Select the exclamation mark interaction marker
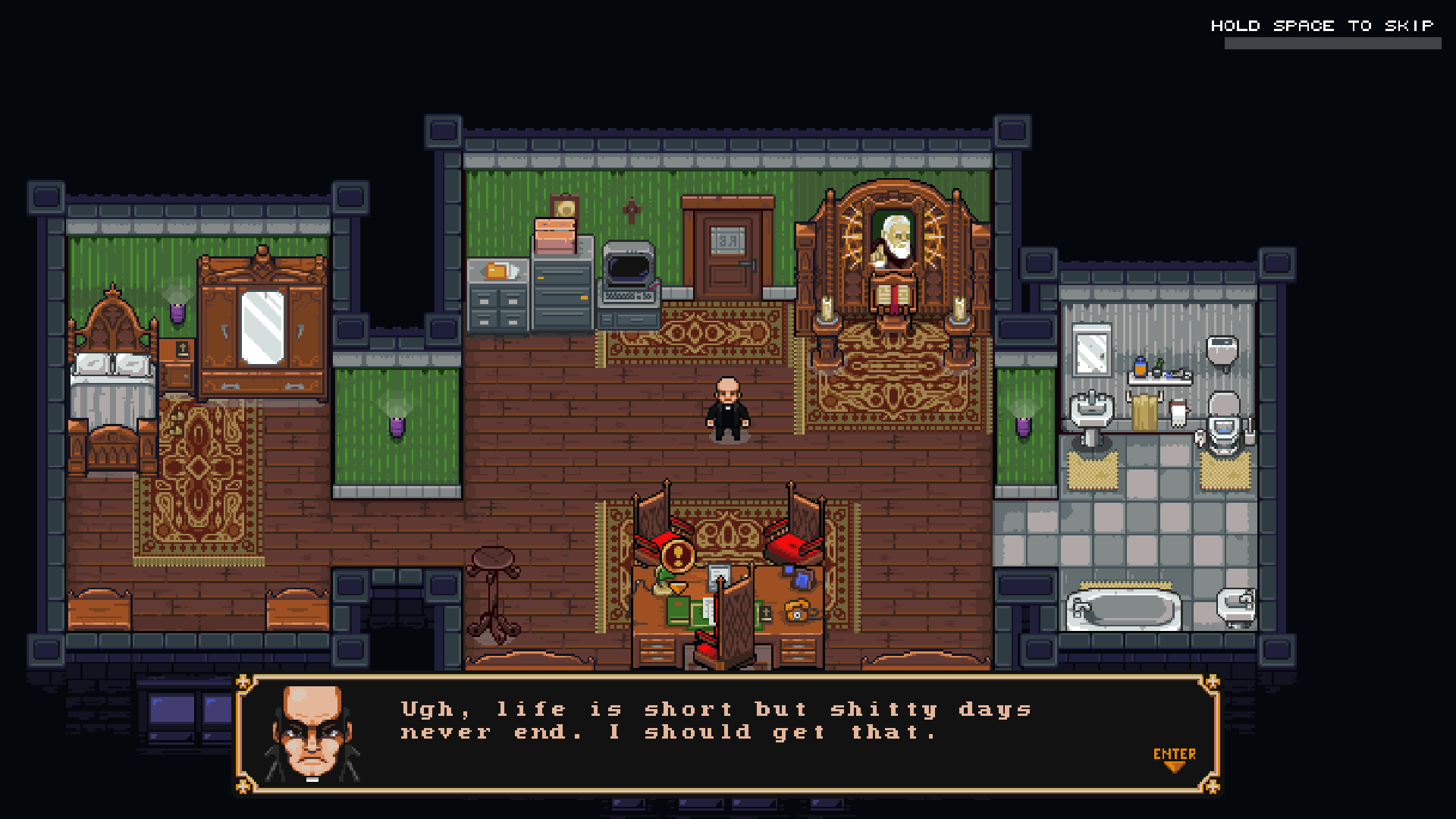This screenshot has width=1456, height=819. 677,556
